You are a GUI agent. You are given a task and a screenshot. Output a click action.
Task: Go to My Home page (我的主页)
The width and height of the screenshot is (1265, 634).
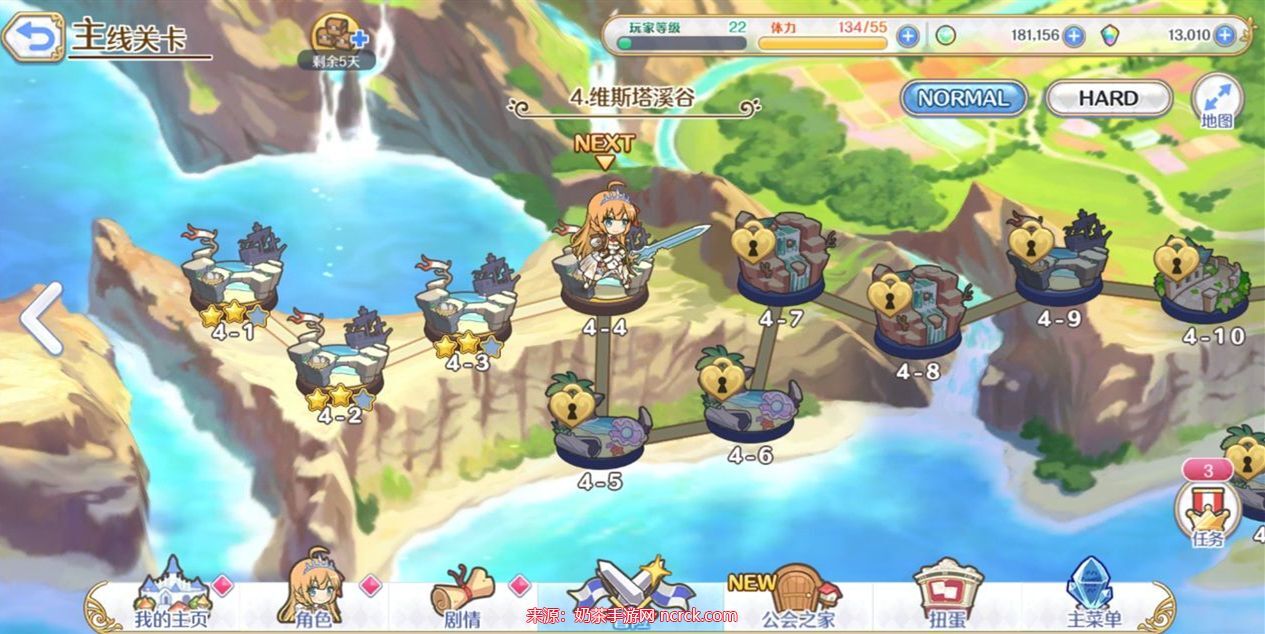(172, 598)
